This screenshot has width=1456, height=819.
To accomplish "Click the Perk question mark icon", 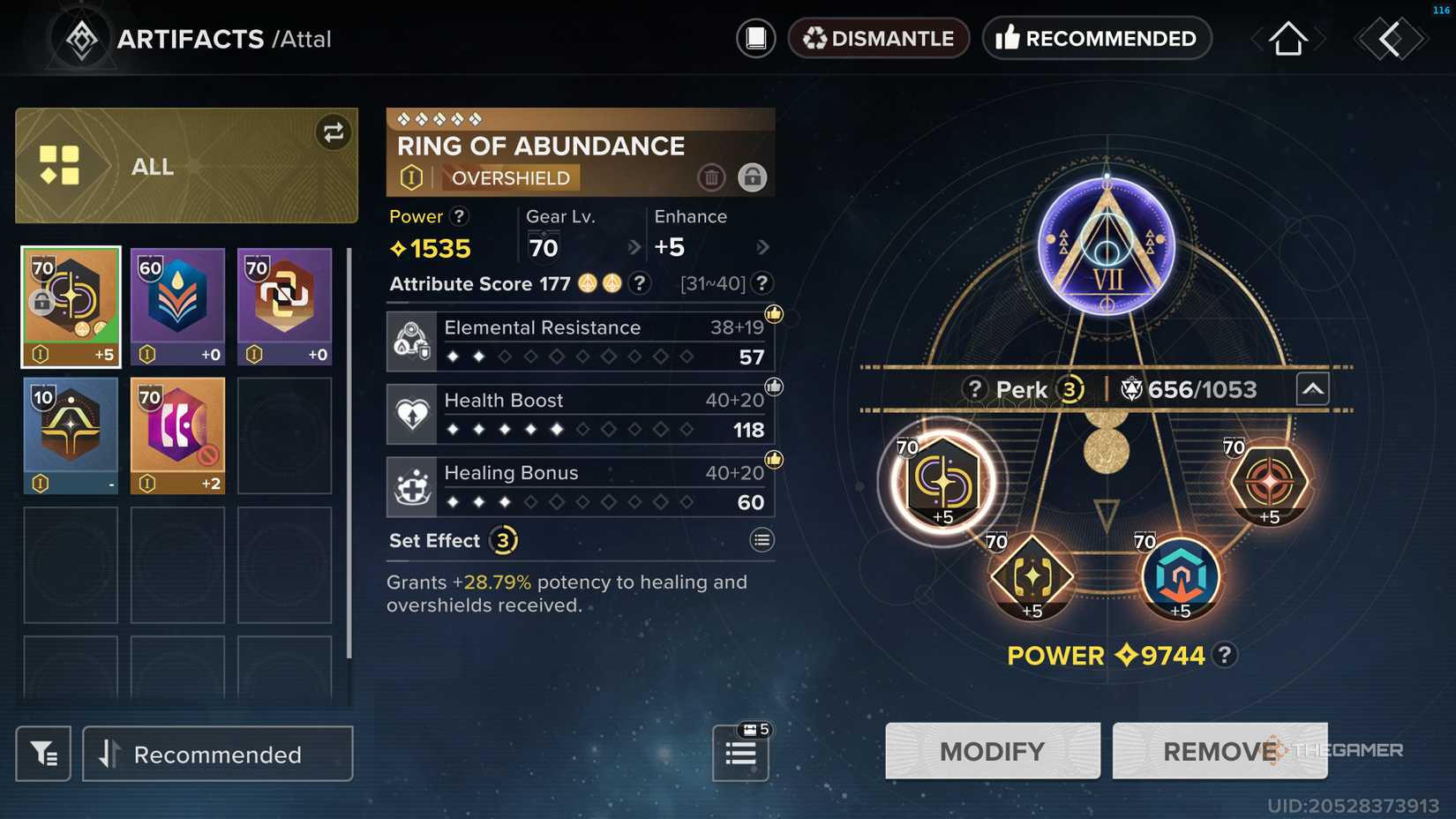I will [975, 388].
